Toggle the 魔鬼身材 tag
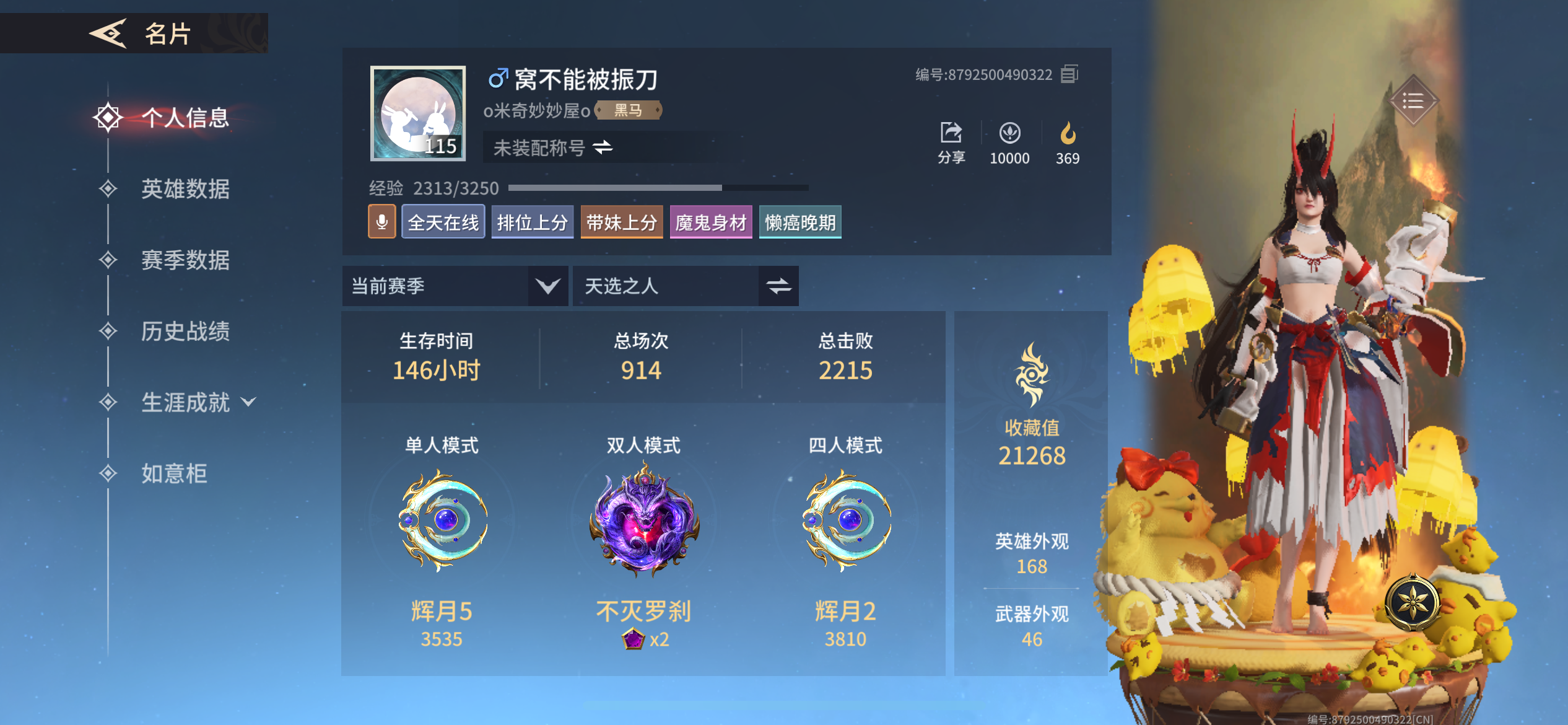Viewport: 1568px width, 725px height. click(x=710, y=221)
